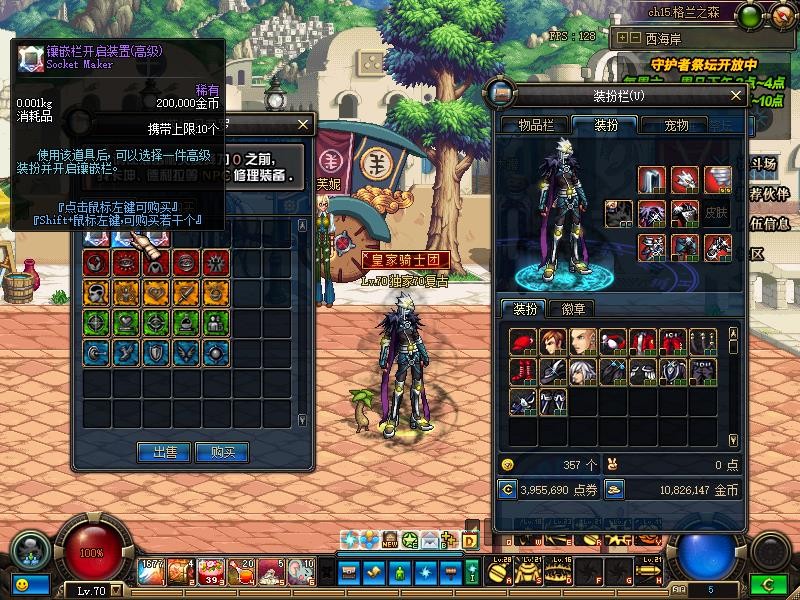Select the green heart emblem in shop
The width and height of the screenshot is (800, 600).
coord(125,322)
